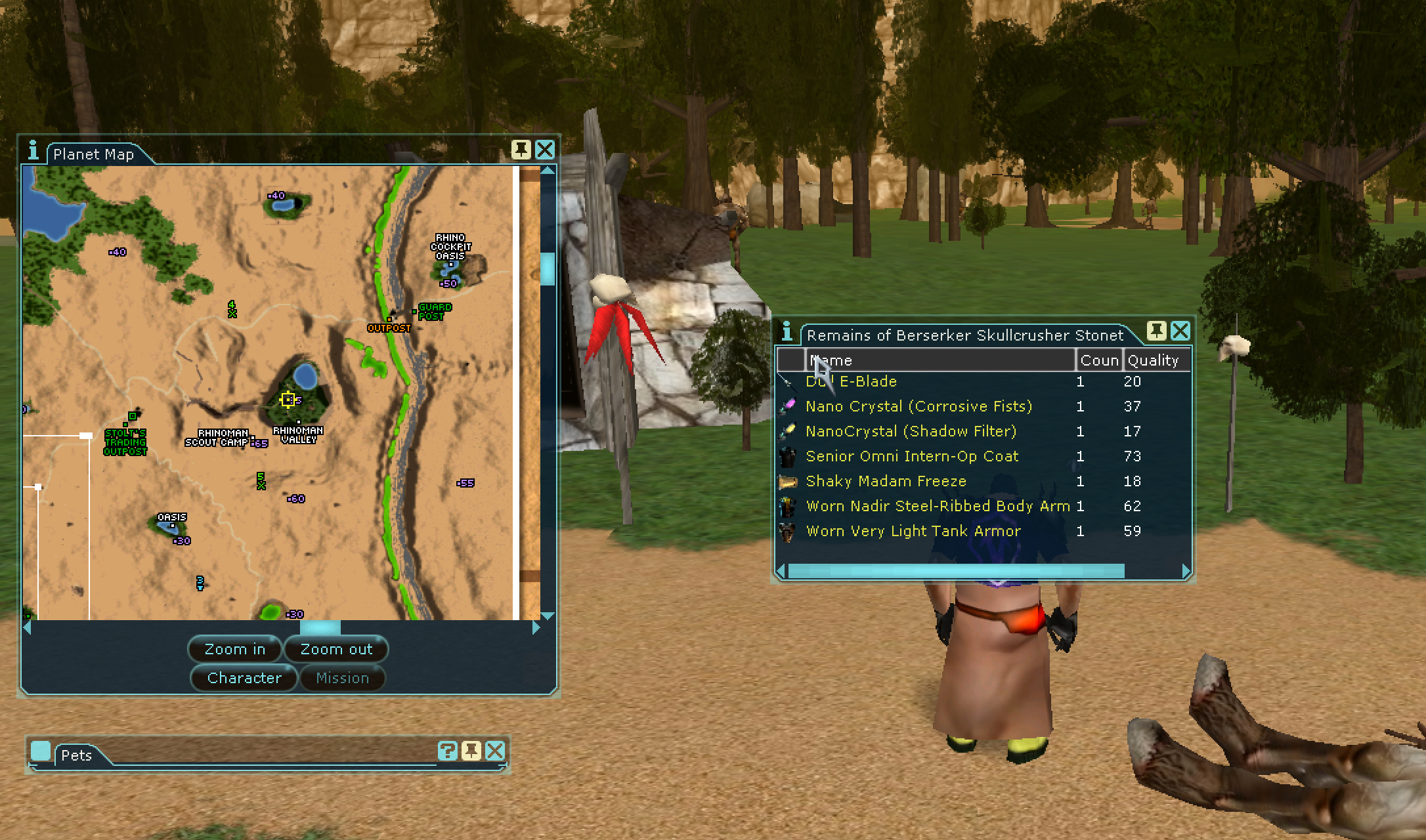Viewport: 1426px width, 840px height.
Task: Take the NanoCrystal (Shadow Filter)
Action: [911, 431]
